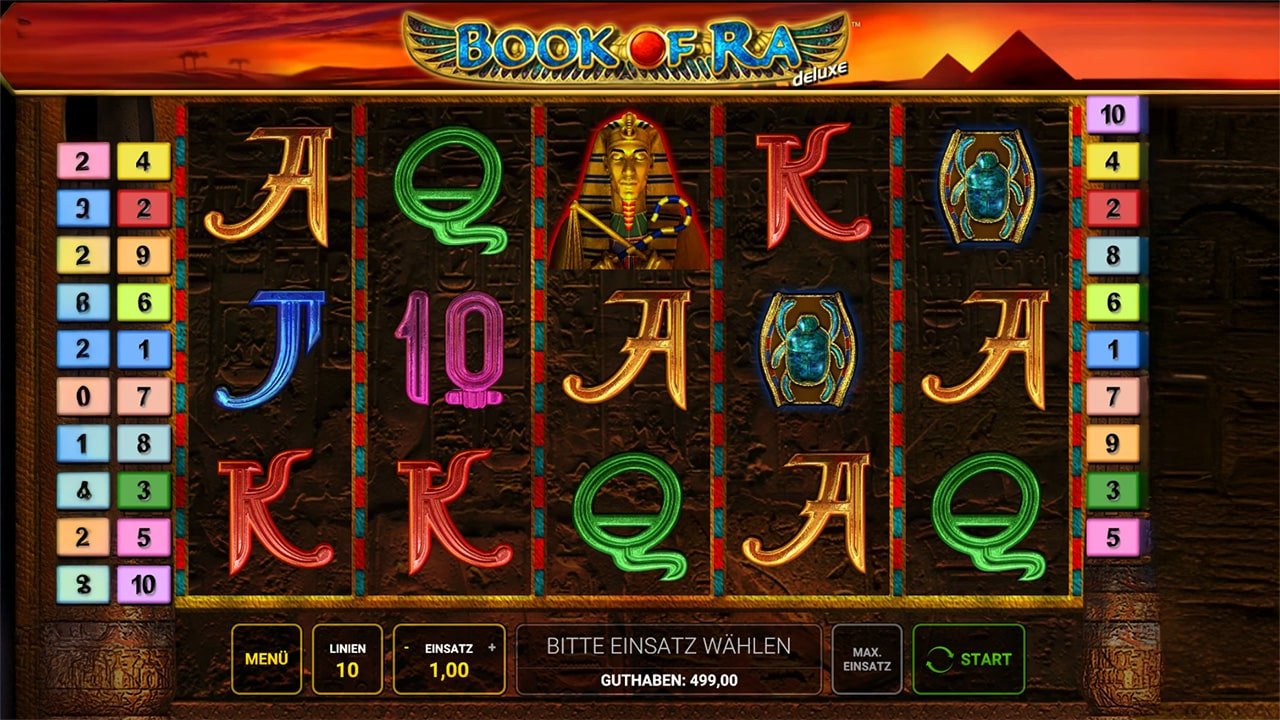Open the MENÜ panel
The image size is (1280, 720).
(265, 658)
